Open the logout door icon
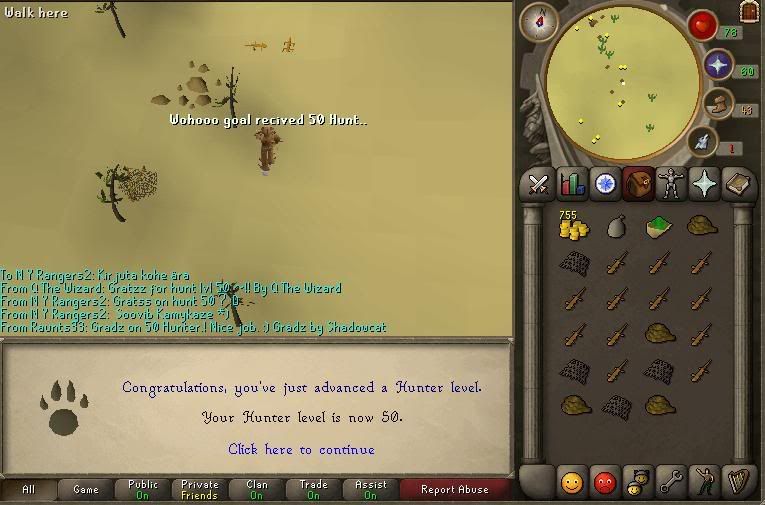This screenshot has height=505, width=765. [x=748, y=12]
